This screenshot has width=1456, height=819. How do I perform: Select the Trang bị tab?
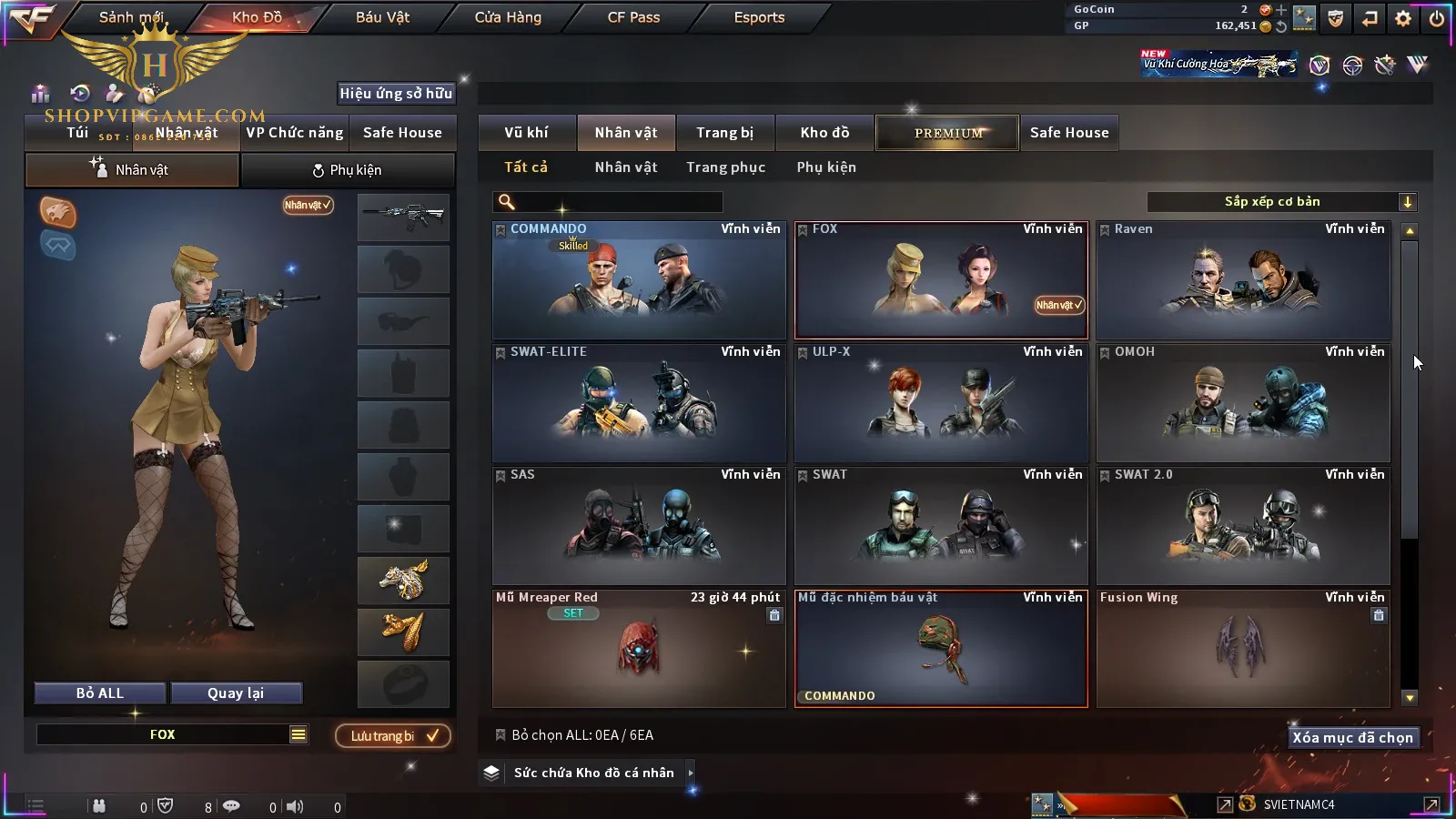click(x=724, y=133)
